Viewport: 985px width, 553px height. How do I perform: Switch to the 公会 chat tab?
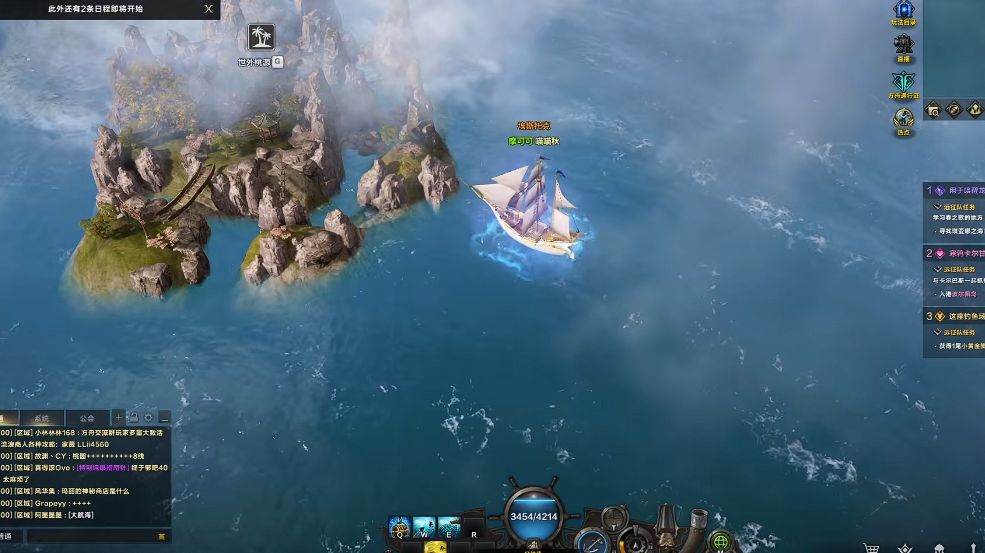coord(87,418)
